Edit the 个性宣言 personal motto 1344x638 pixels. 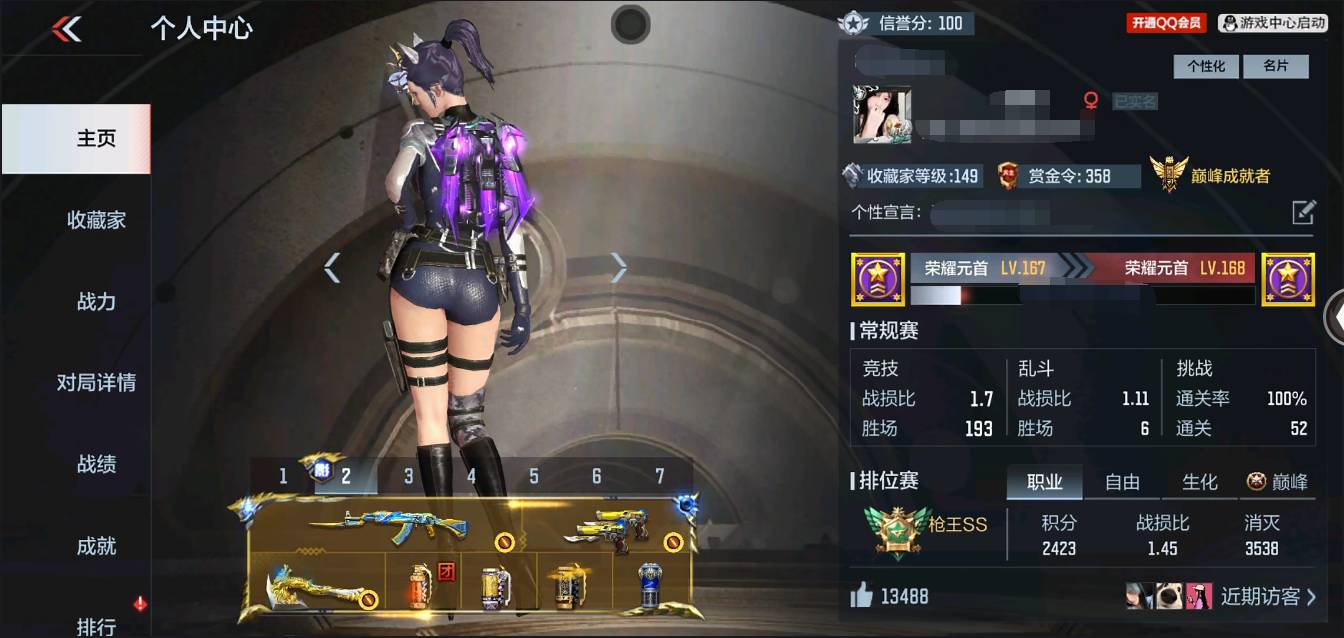(x=1303, y=212)
